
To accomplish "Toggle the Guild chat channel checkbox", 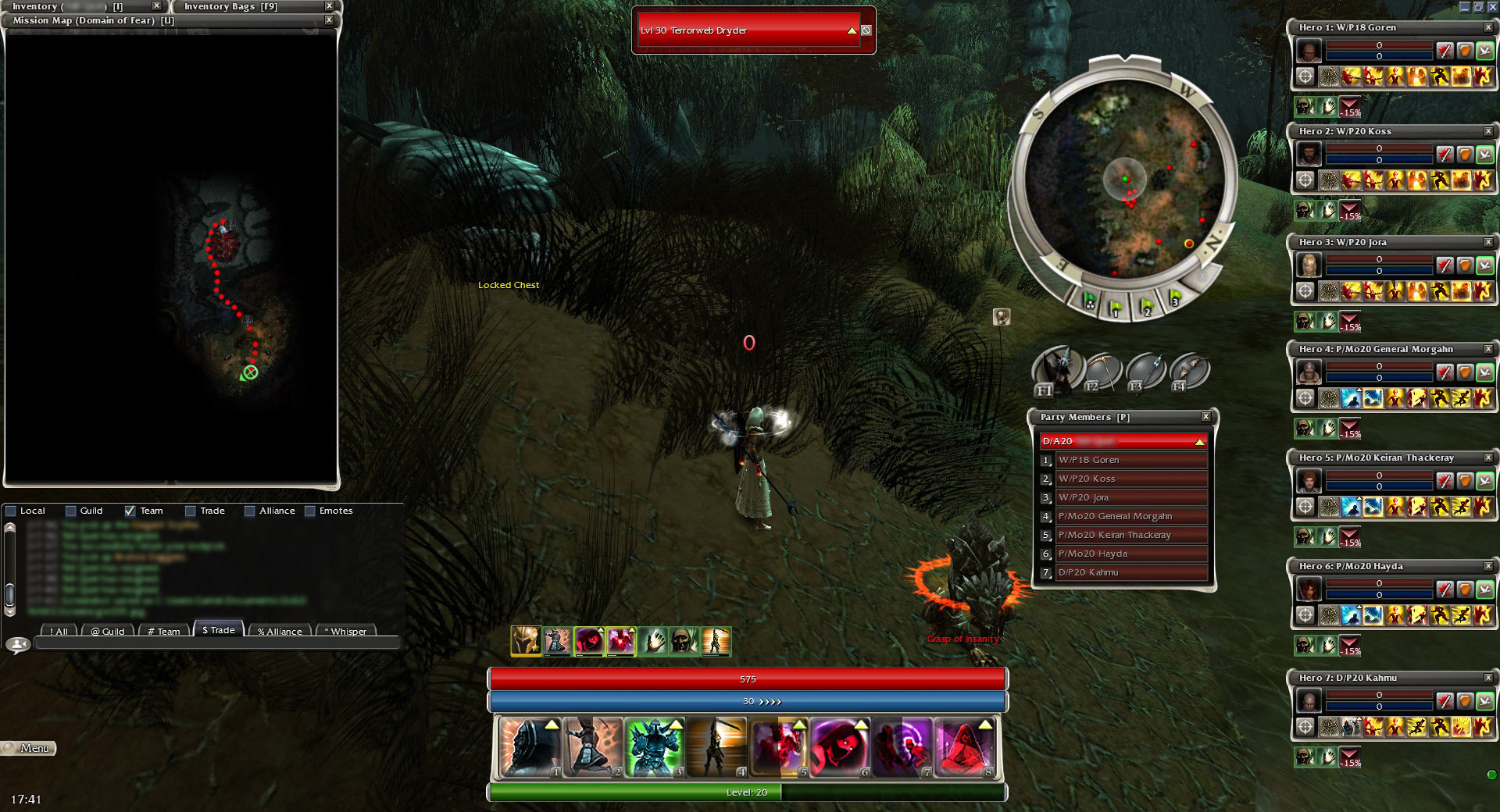I will (x=71, y=511).
